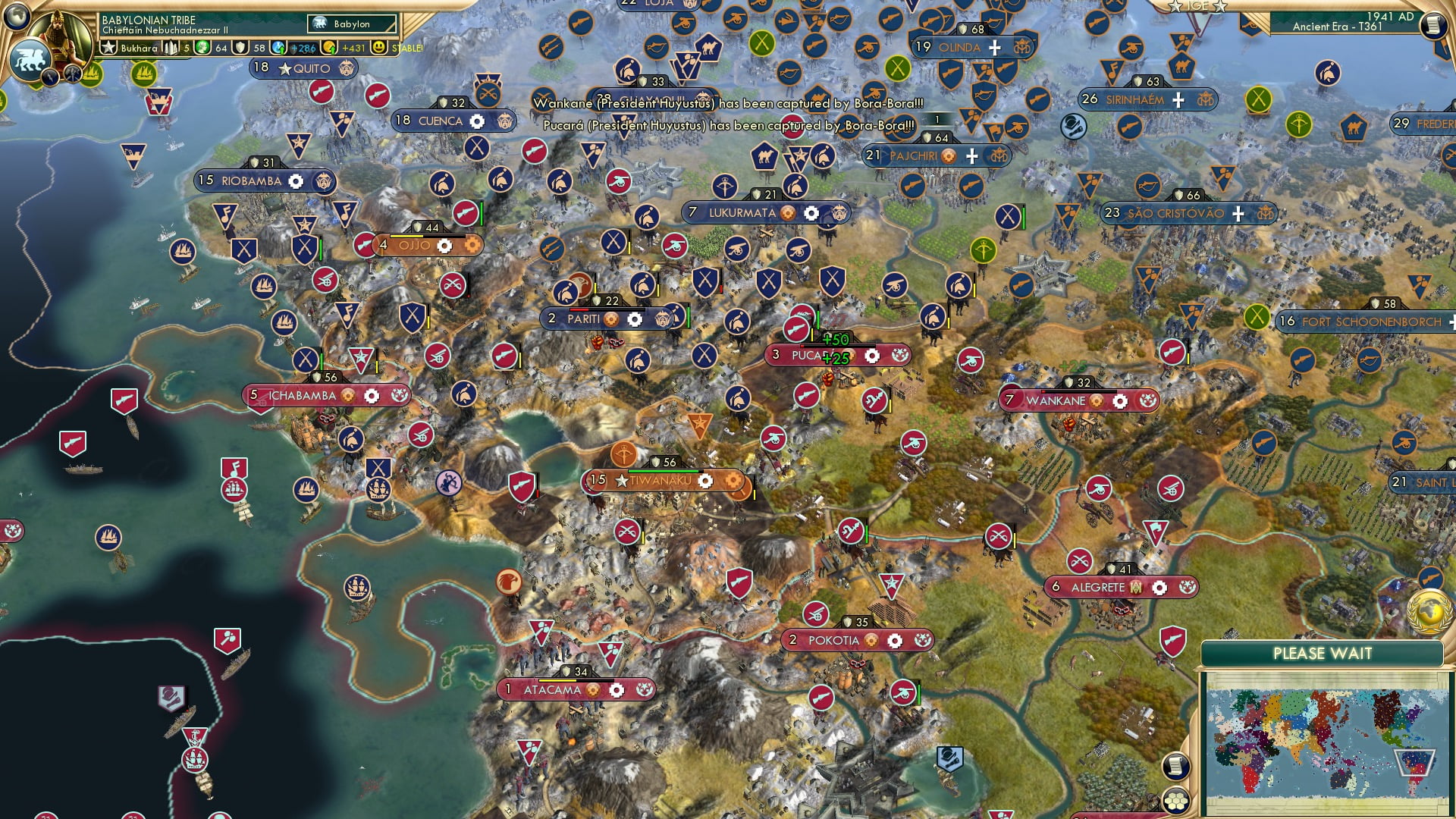
Task: Click the happiness smiley icon labeled STABLE!
Action: click(378, 47)
